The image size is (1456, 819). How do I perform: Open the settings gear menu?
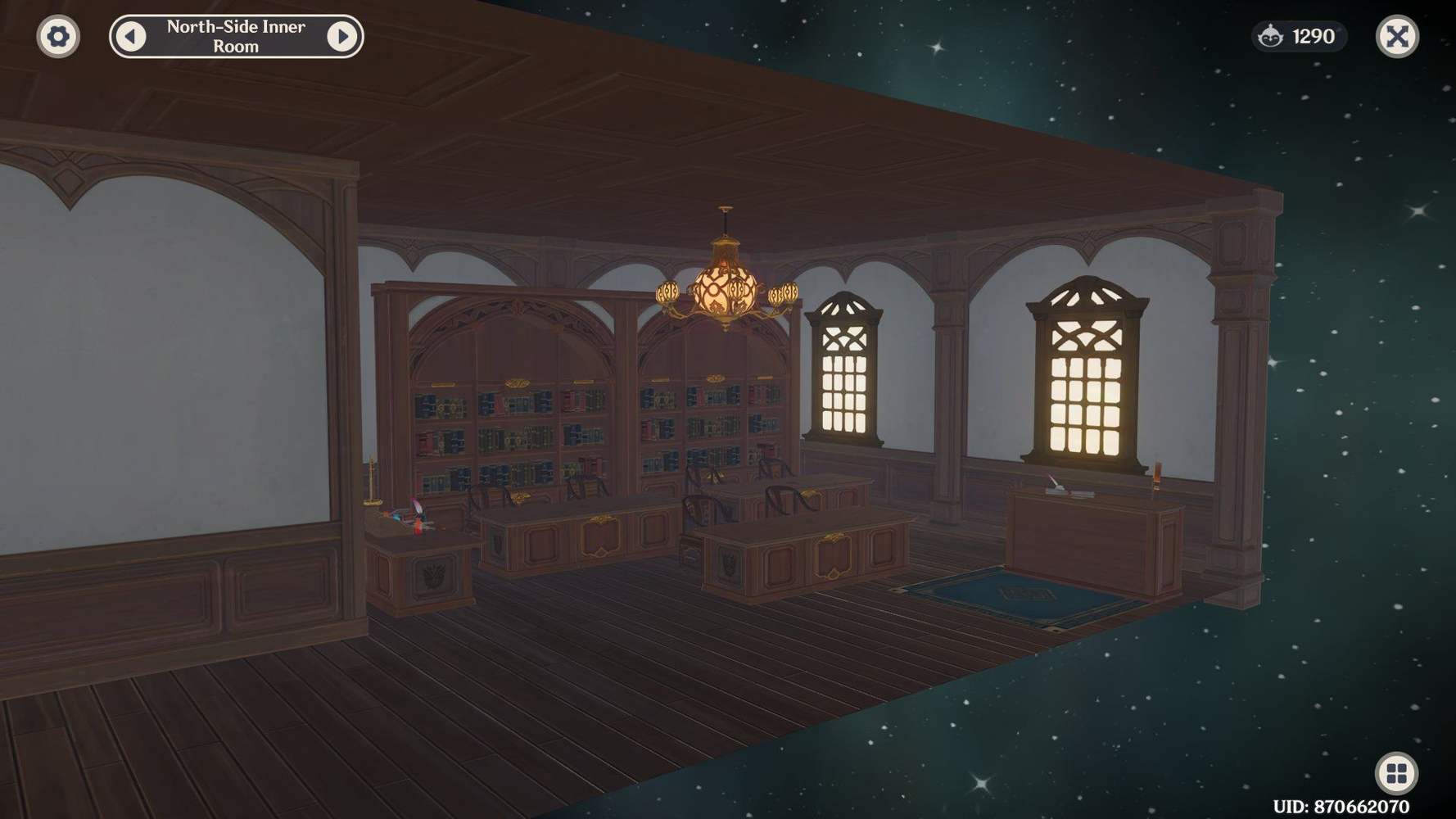[57, 37]
